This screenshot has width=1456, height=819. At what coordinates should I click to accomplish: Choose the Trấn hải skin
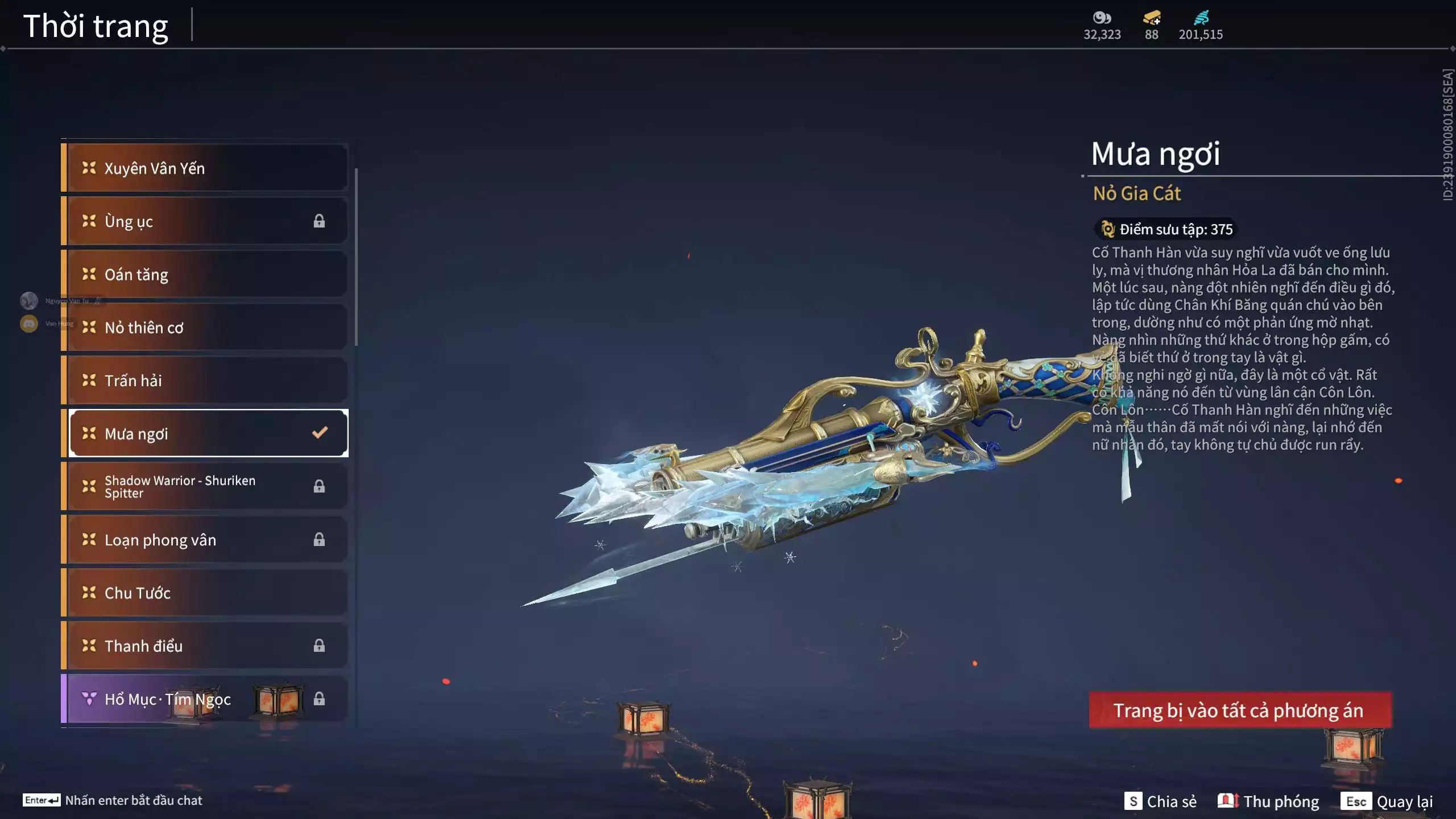point(205,380)
